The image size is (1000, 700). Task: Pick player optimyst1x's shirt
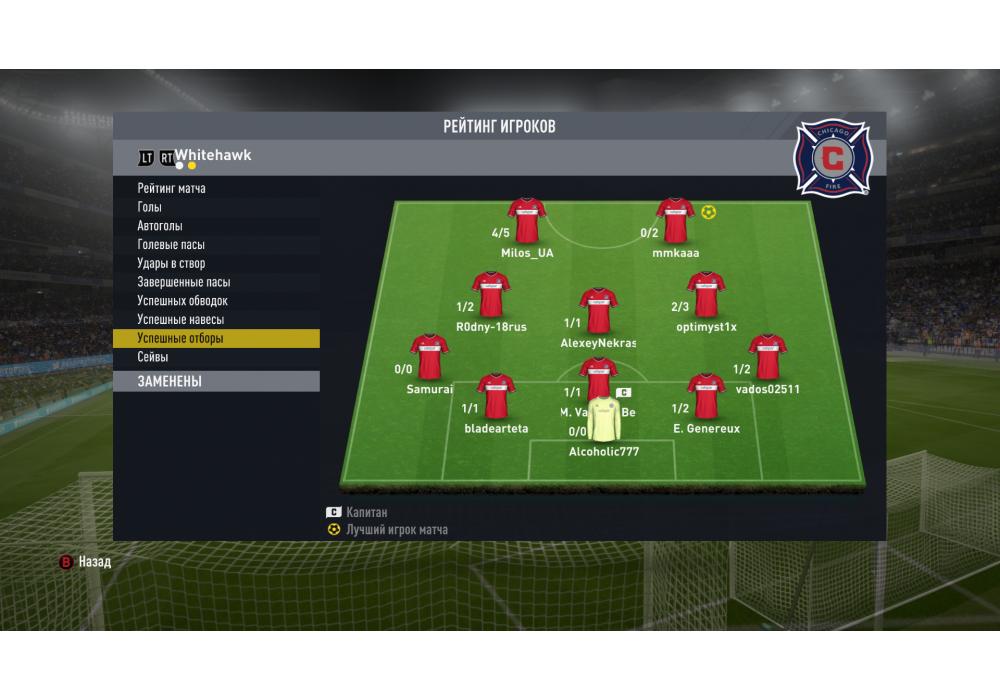coord(705,295)
